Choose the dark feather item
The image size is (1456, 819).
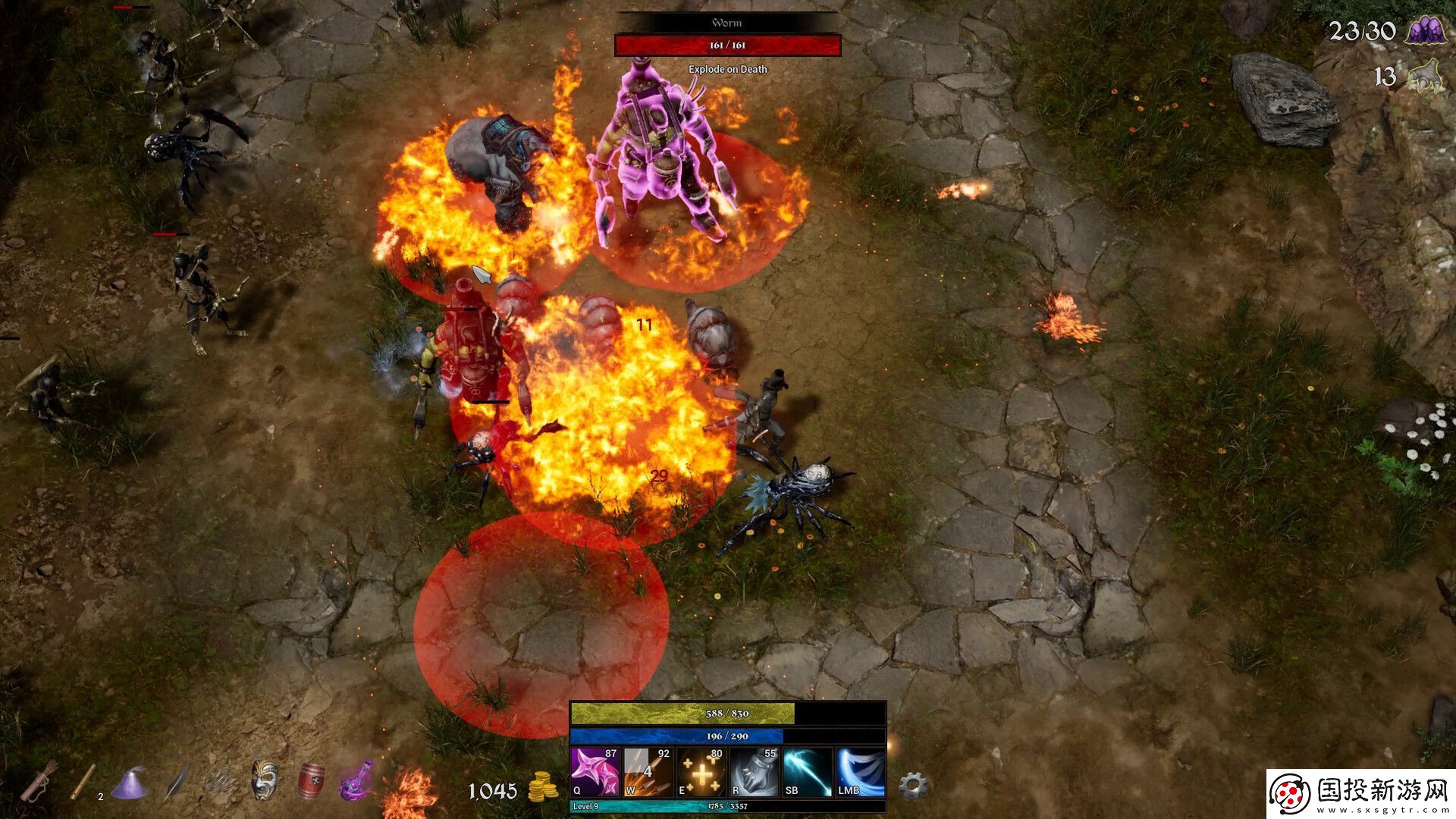coord(175,781)
